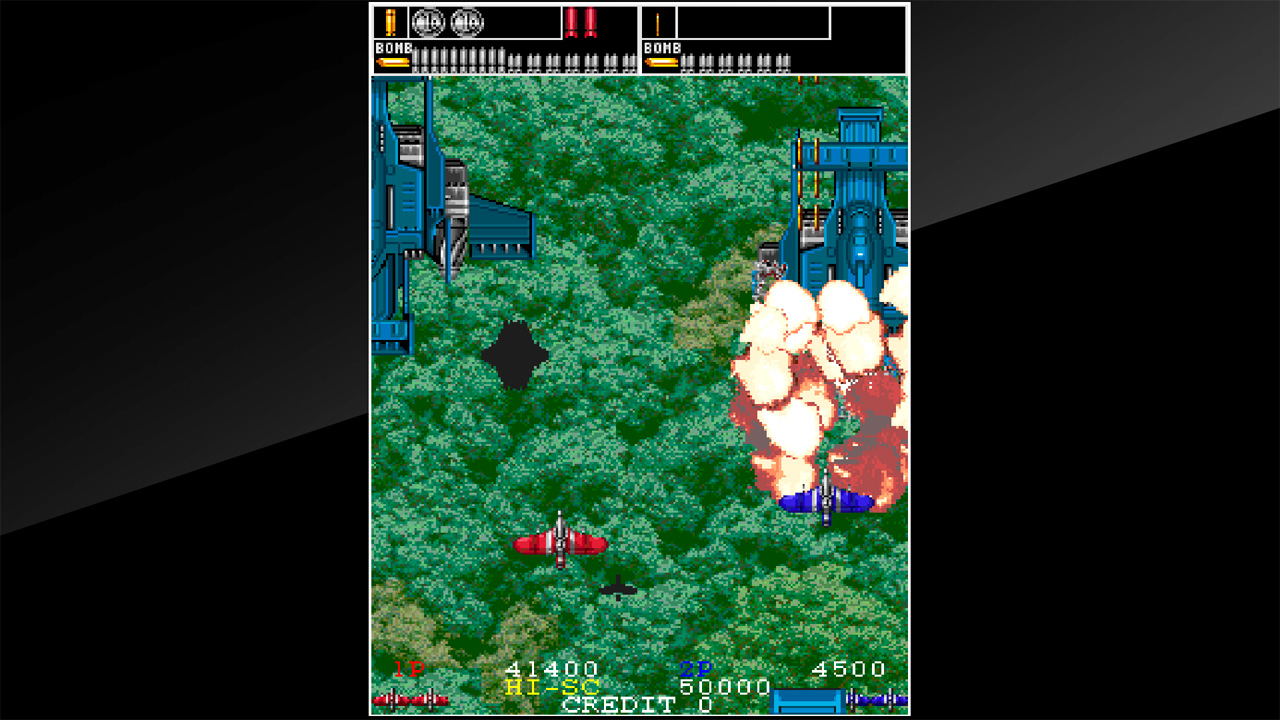Select the 1P BOMB icon
The height and width of the screenshot is (720, 1280).
coord(392,62)
